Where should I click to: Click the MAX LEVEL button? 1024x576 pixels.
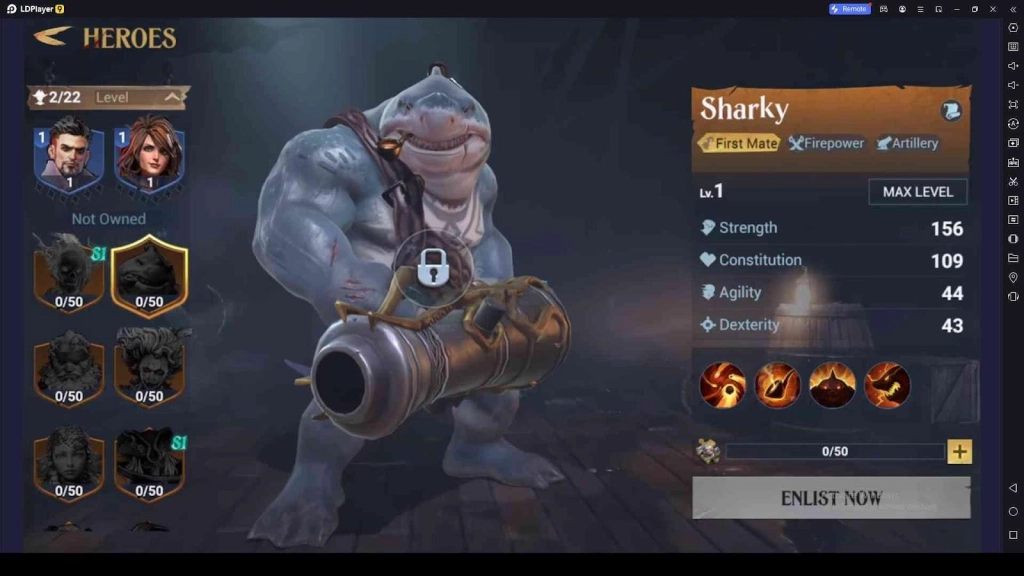pyautogui.click(x=917, y=192)
